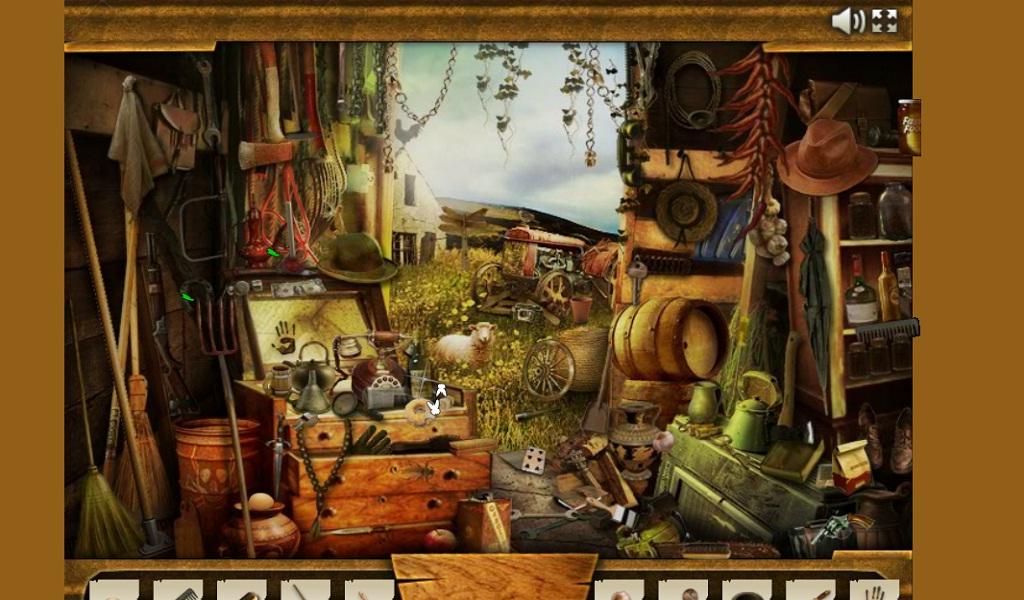Viewport: 1024px width, 600px height.
Task: Toggle the sound speaker icon
Action: 847,21
